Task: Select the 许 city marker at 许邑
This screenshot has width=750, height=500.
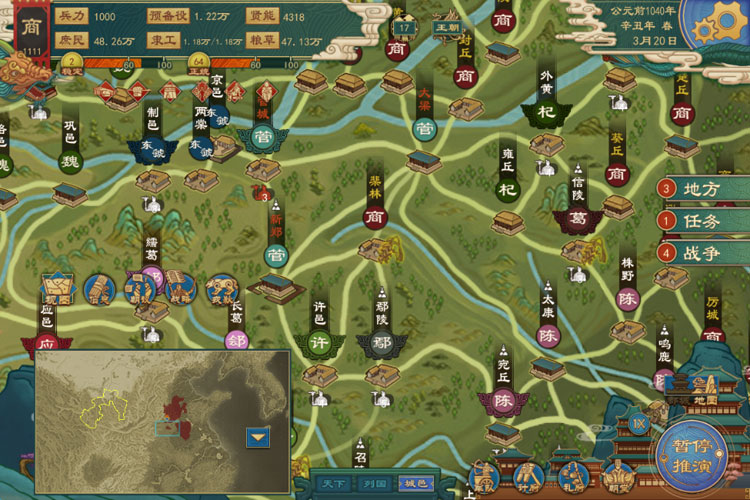Action: point(318,343)
